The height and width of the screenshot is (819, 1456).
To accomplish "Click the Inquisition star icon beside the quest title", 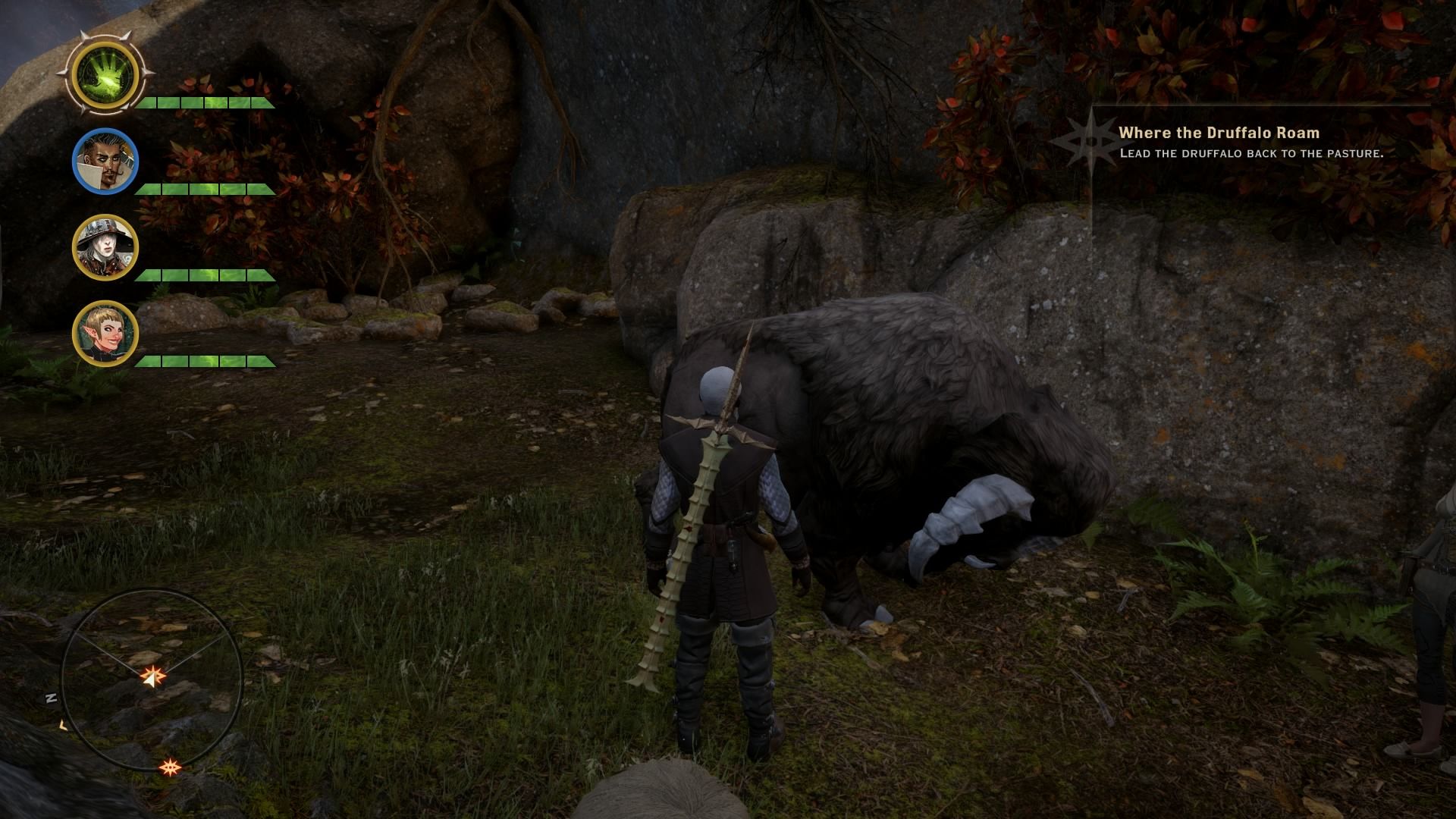I will pyautogui.click(x=1092, y=140).
